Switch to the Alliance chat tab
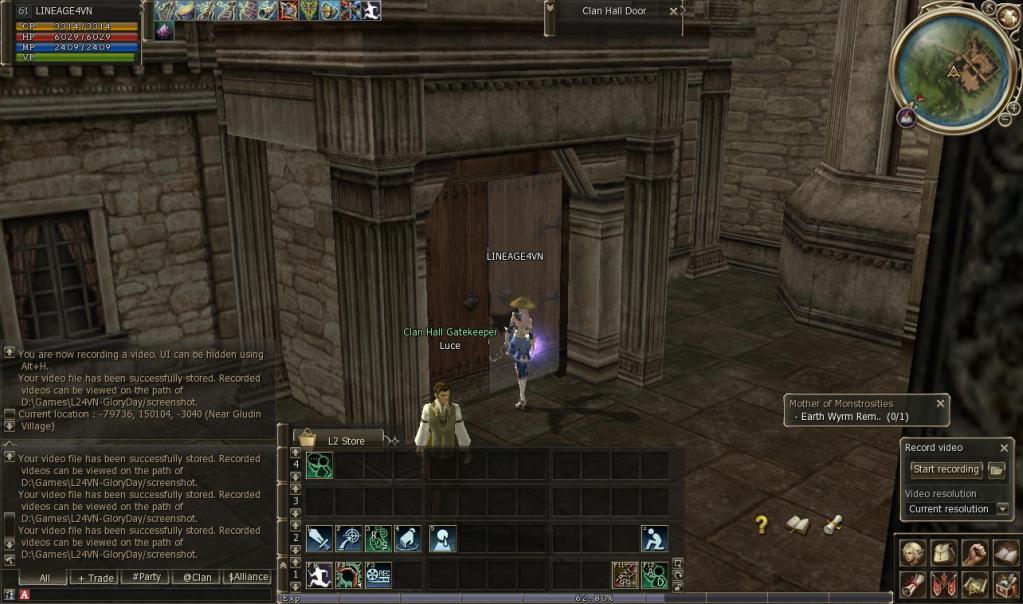Image resolution: width=1023 pixels, height=604 pixels. tap(247, 577)
